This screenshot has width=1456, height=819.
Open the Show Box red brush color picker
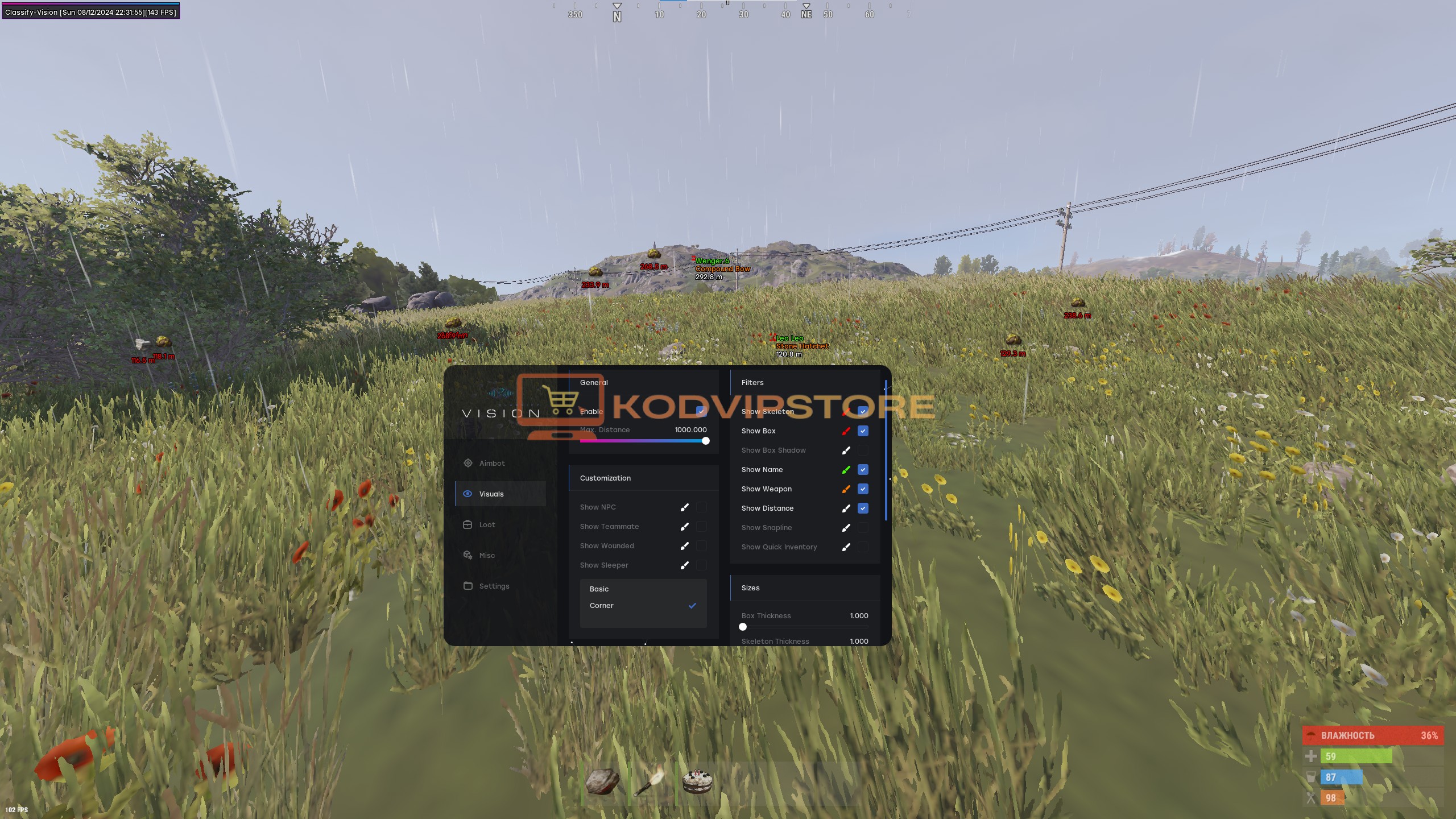tap(846, 431)
